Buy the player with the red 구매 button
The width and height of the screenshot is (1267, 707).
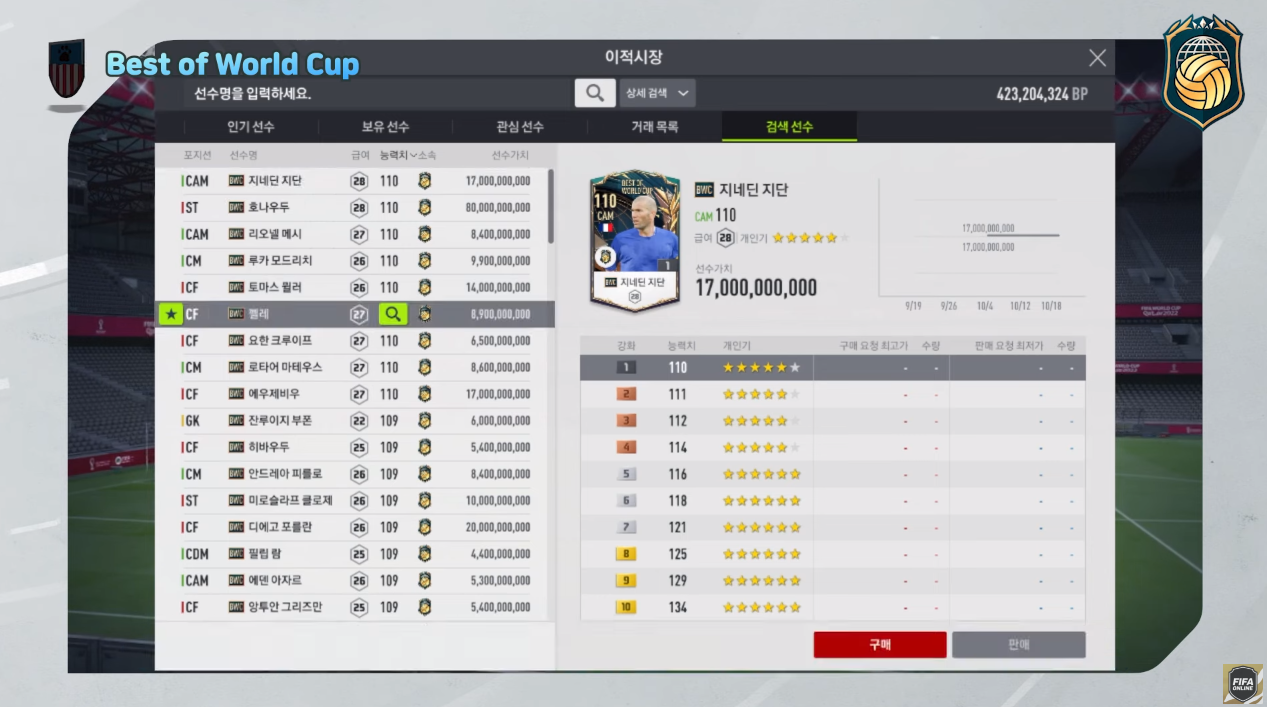(880, 645)
